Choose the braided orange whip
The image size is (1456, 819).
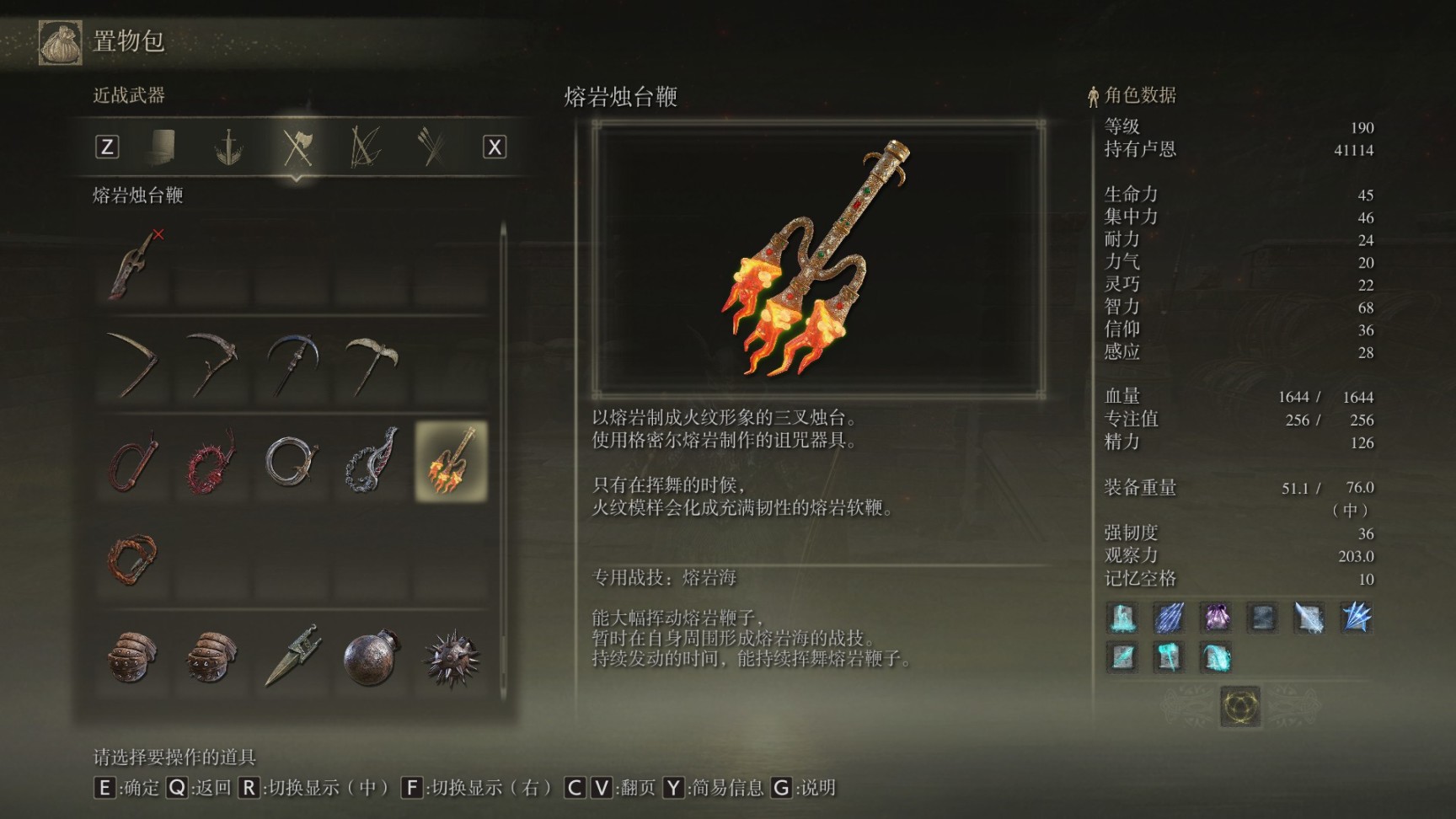click(x=133, y=558)
